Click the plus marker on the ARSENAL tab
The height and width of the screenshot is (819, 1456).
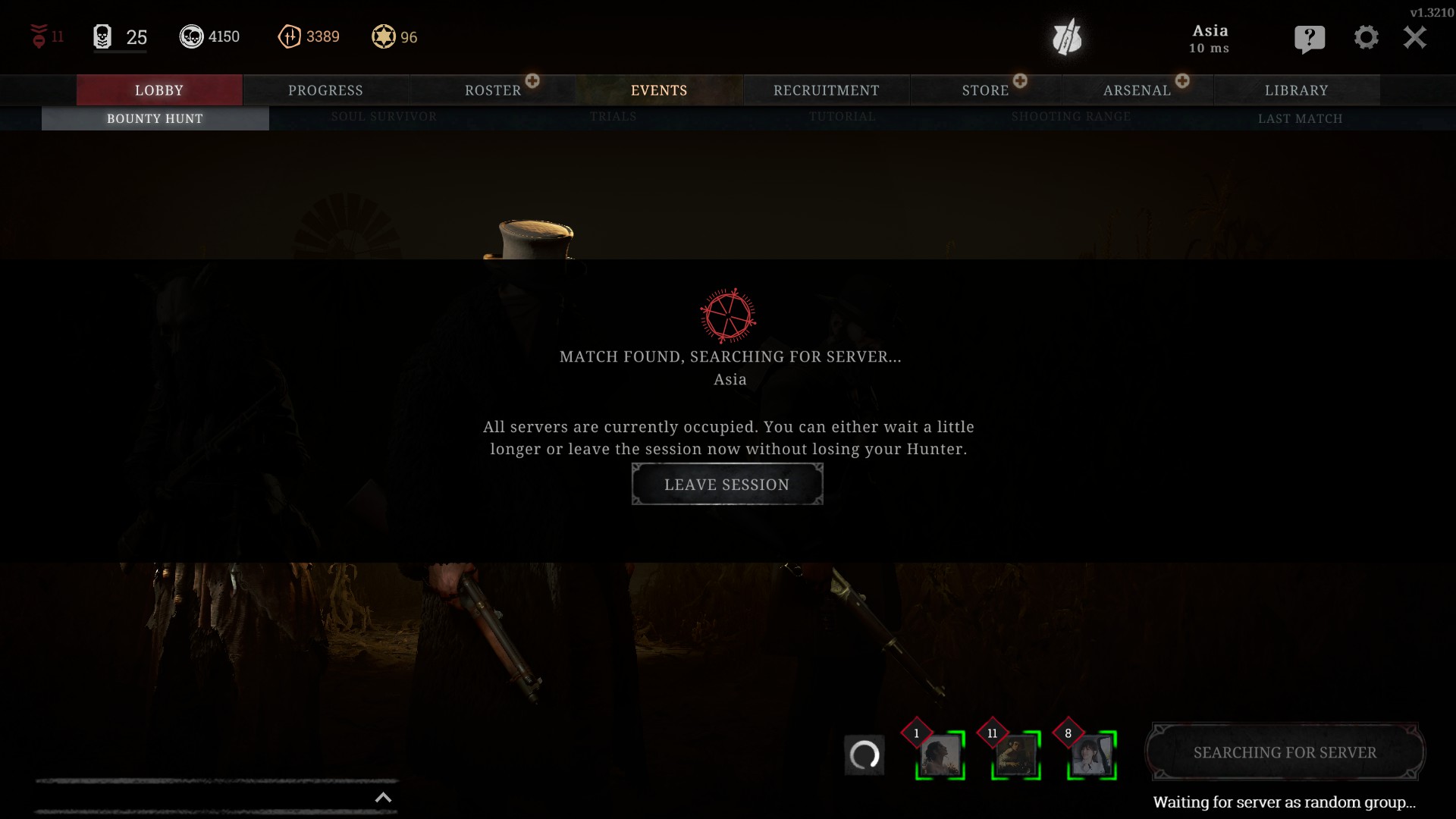pos(1182,79)
